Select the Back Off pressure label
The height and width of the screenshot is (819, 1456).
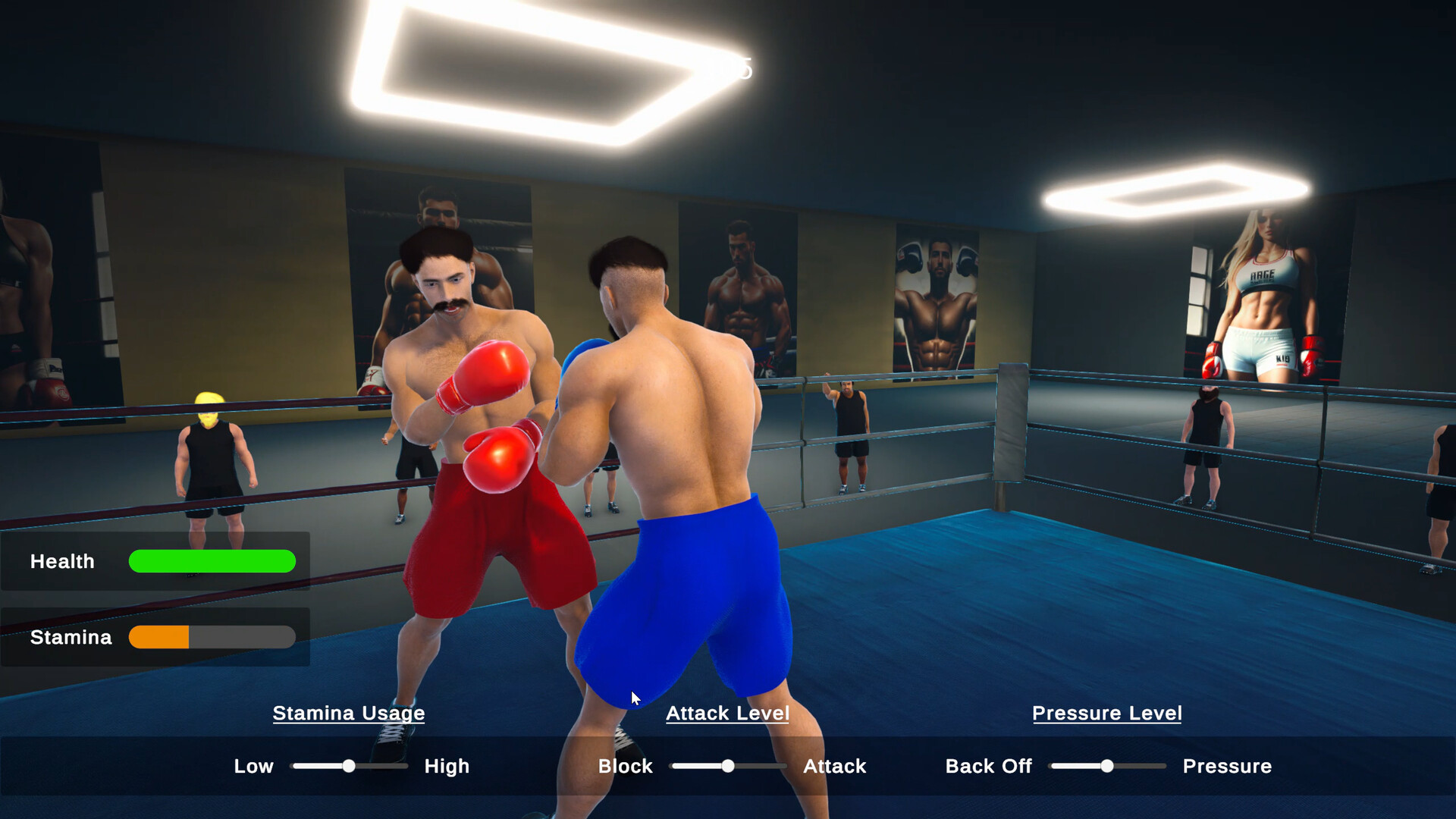point(988,766)
